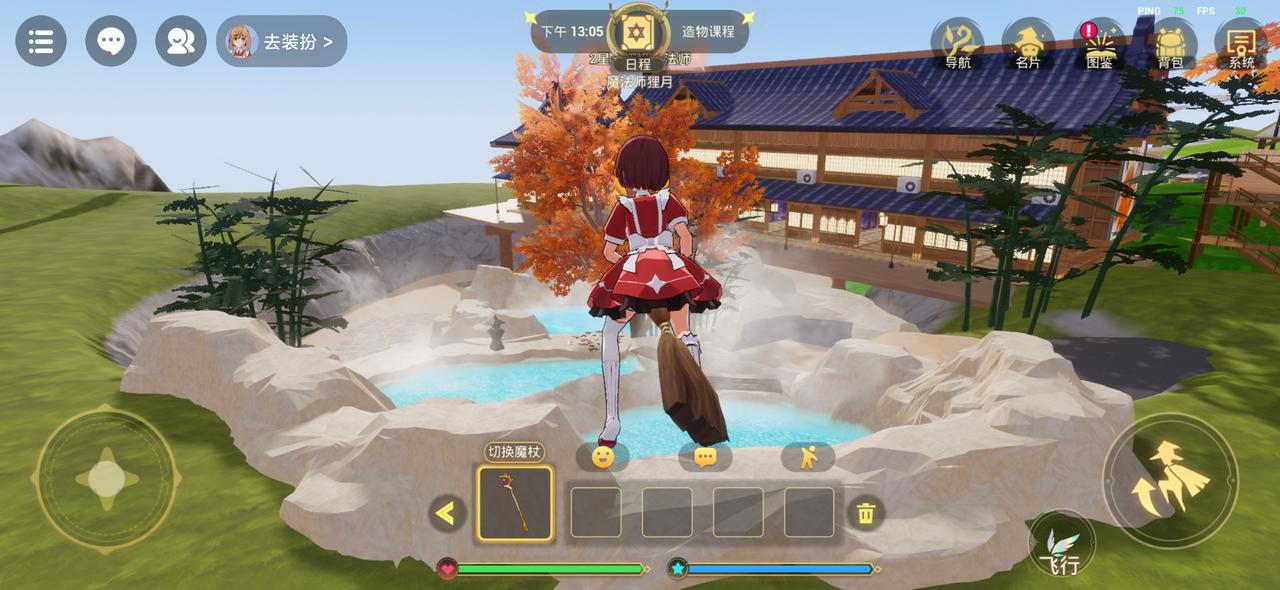Open the list menu icon

point(41,41)
